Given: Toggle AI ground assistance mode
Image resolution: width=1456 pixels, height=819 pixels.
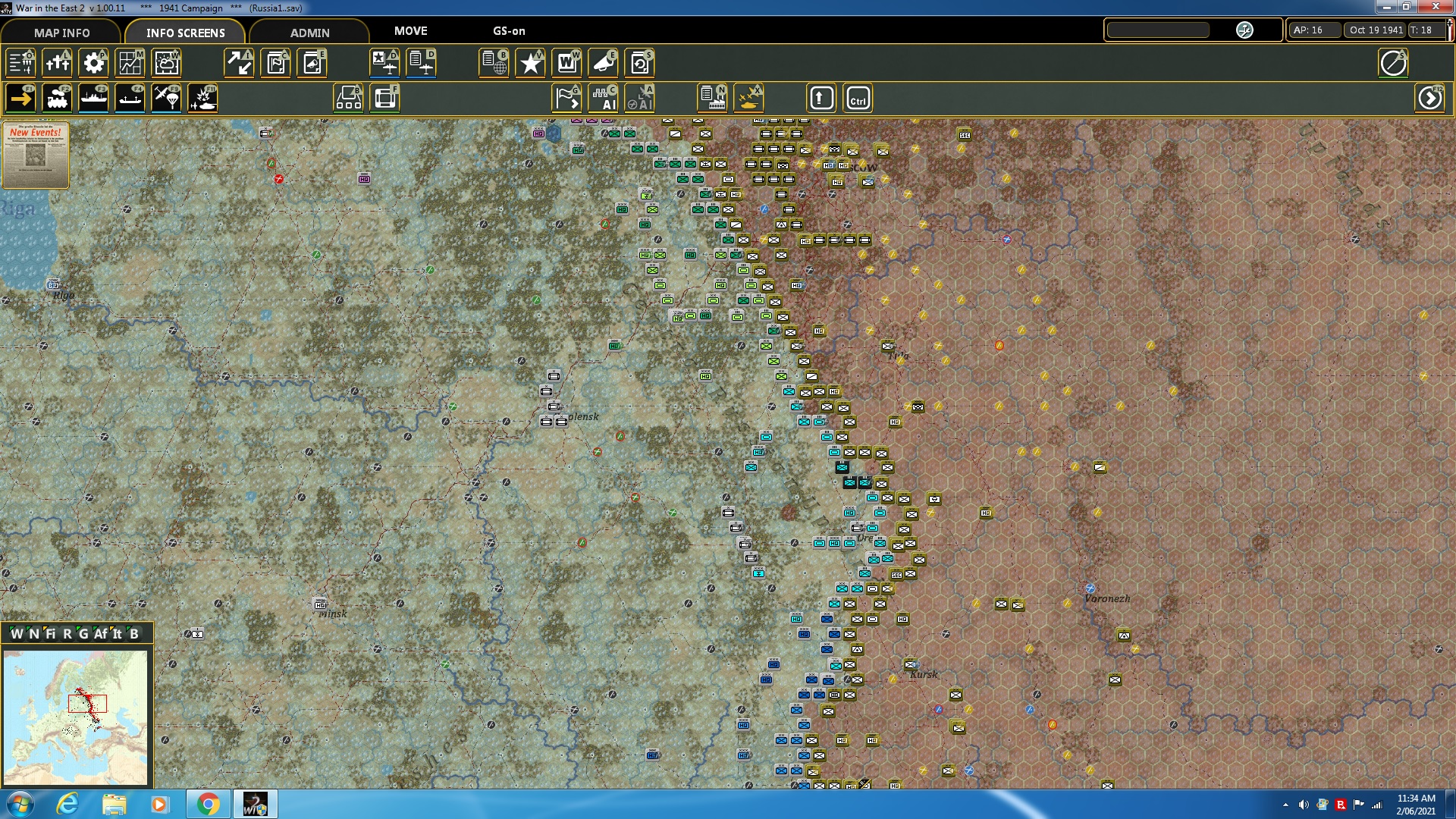Looking at the screenshot, I should pyautogui.click(x=604, y=97).
